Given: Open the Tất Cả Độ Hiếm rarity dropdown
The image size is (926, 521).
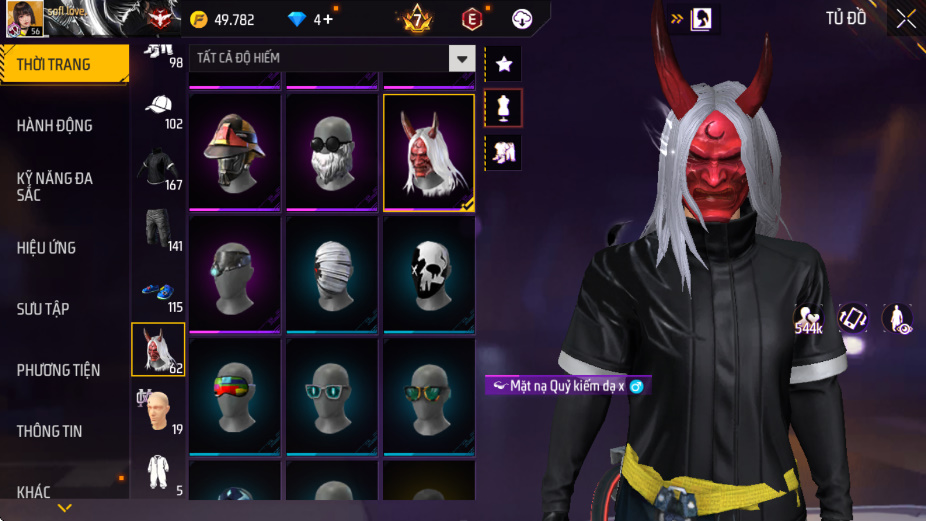Looking at the screenshot, I should (x=461, y=58).
